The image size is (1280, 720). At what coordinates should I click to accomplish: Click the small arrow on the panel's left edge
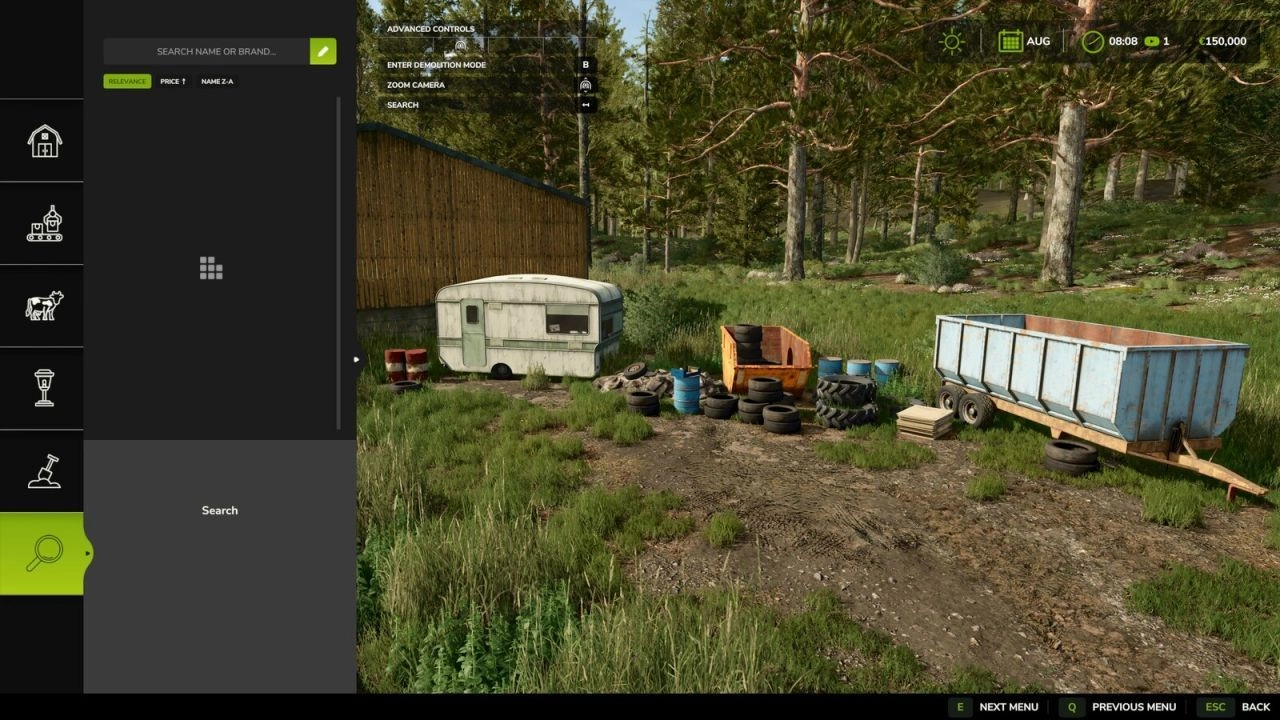click(356, 358)
